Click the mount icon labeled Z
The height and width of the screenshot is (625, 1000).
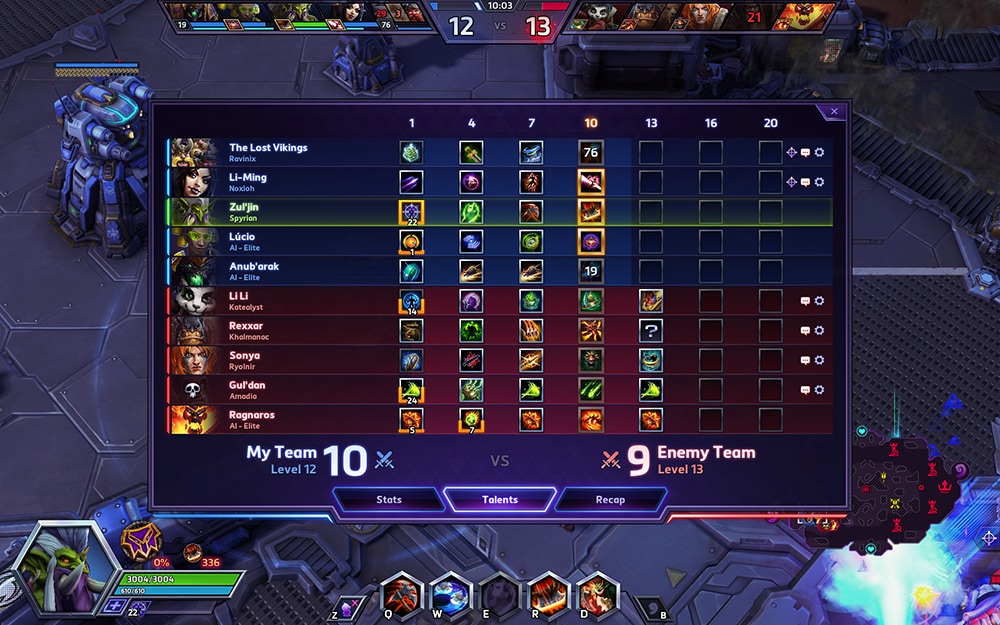tap(349, 606)
